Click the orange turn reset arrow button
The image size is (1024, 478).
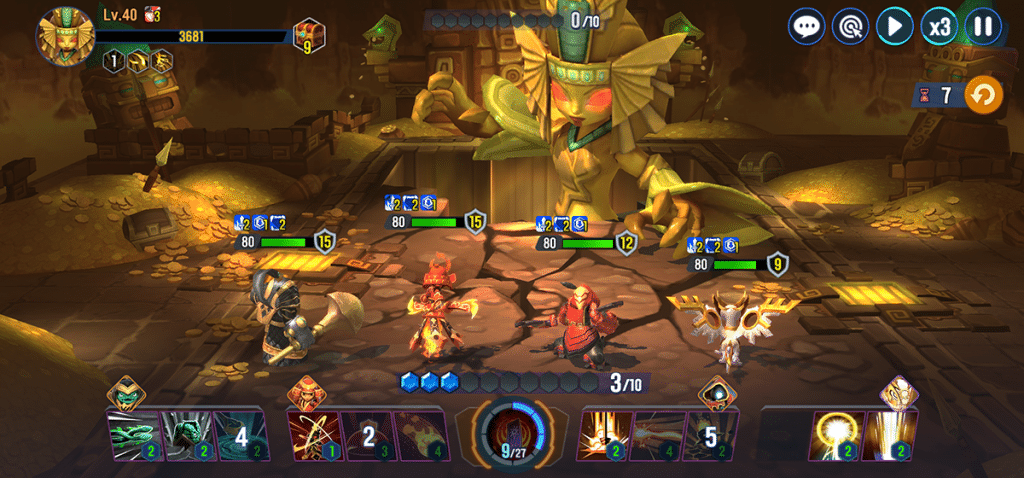984,96
